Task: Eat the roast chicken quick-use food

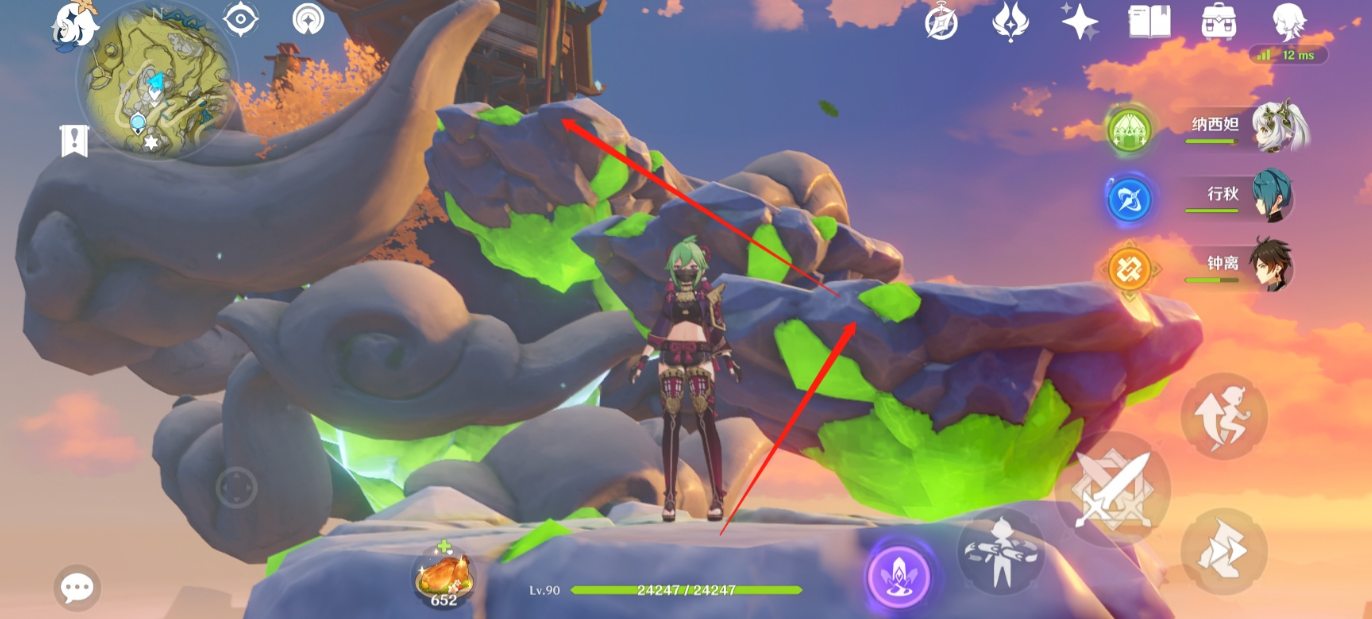Action: [x=445, y=578]
